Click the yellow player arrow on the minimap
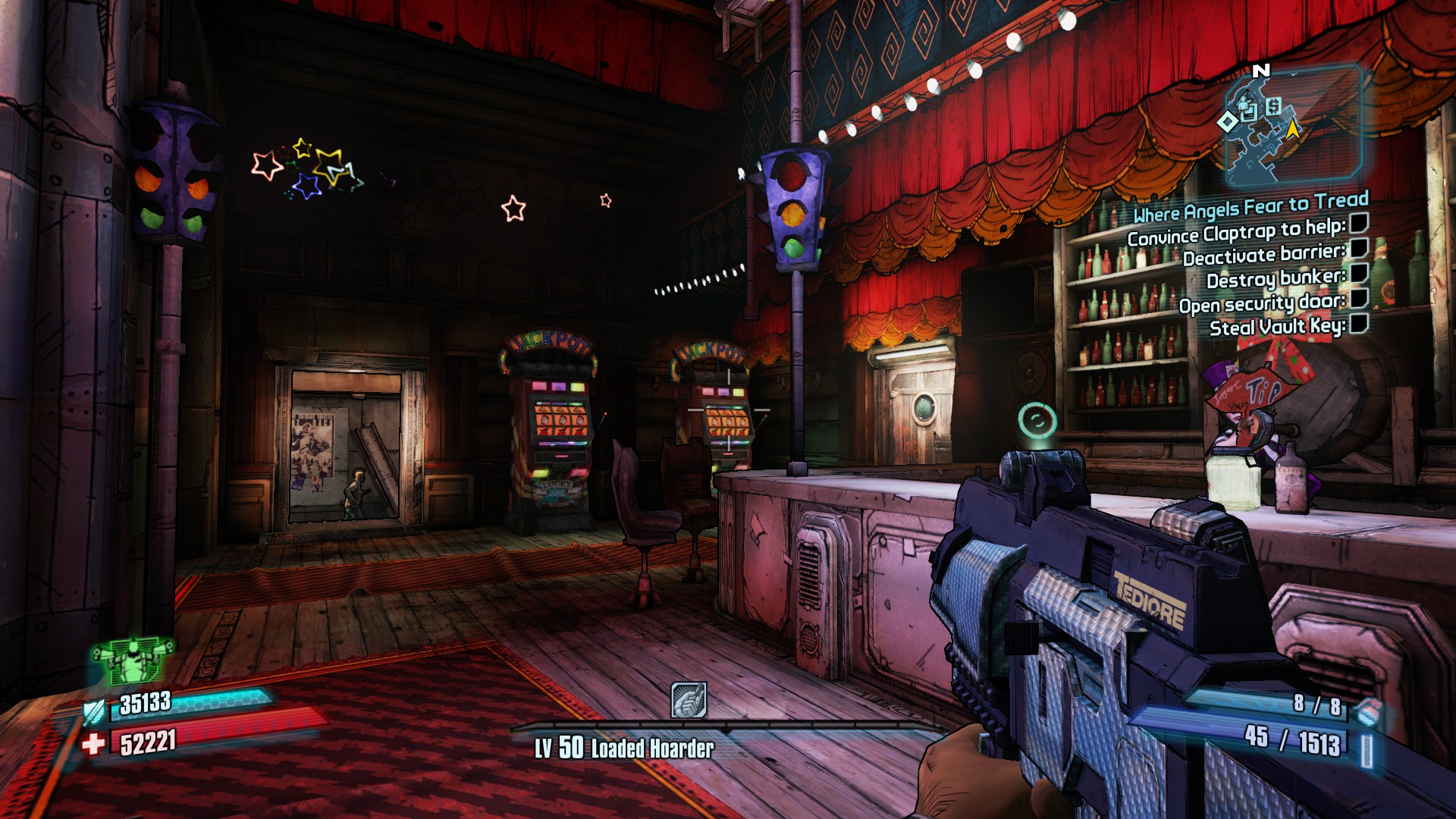The image size is (1456, 819). click(x=1293, y=130)
